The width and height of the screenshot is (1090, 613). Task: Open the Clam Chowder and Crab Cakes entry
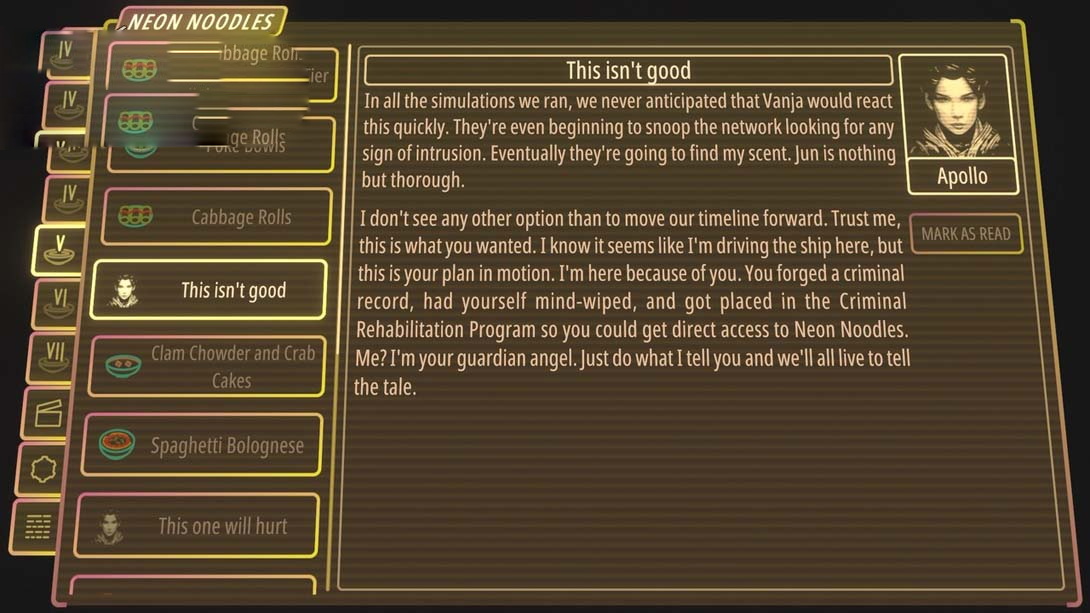pos(208,366)
